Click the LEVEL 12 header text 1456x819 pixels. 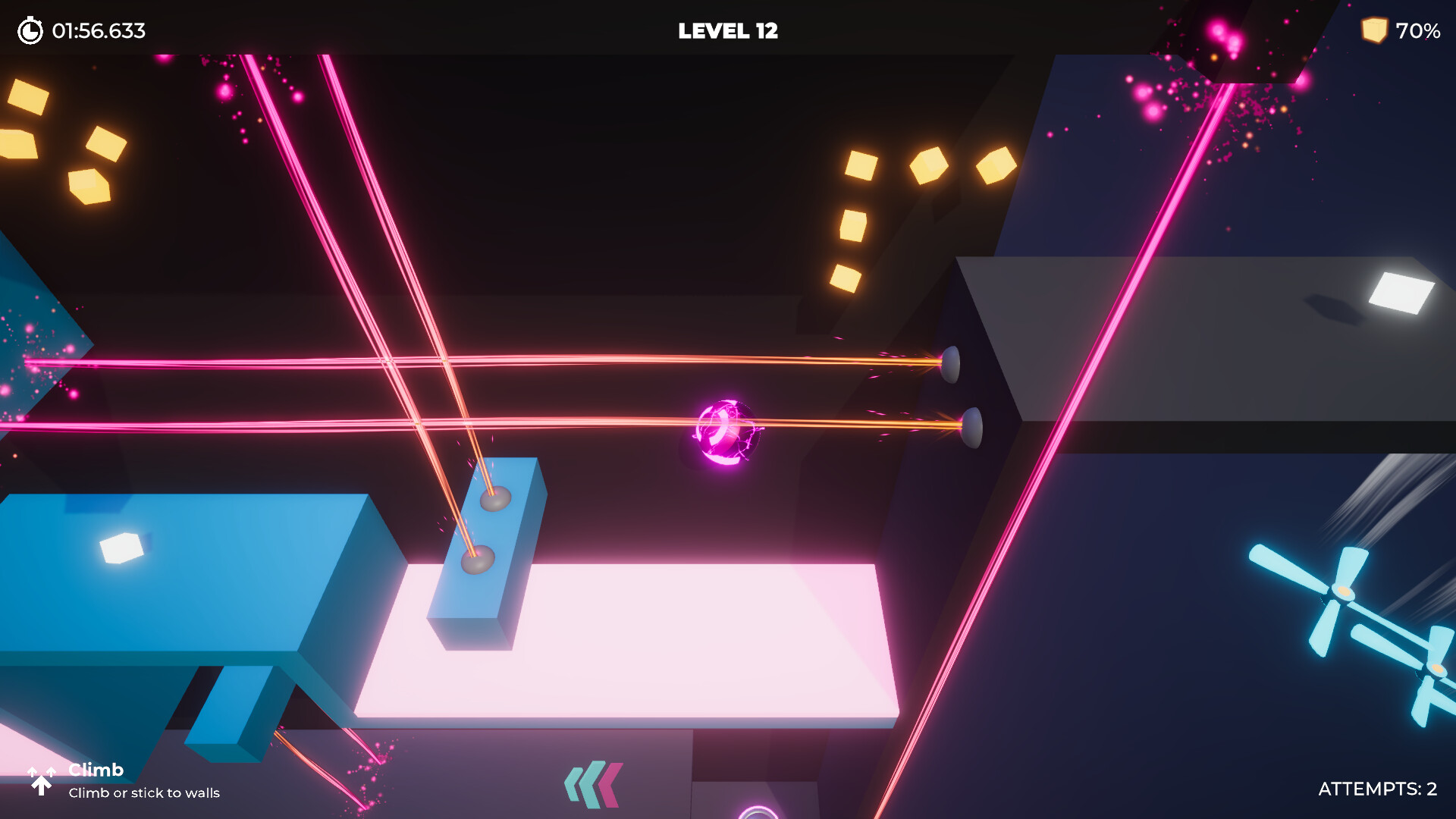[x=727, y=31]
